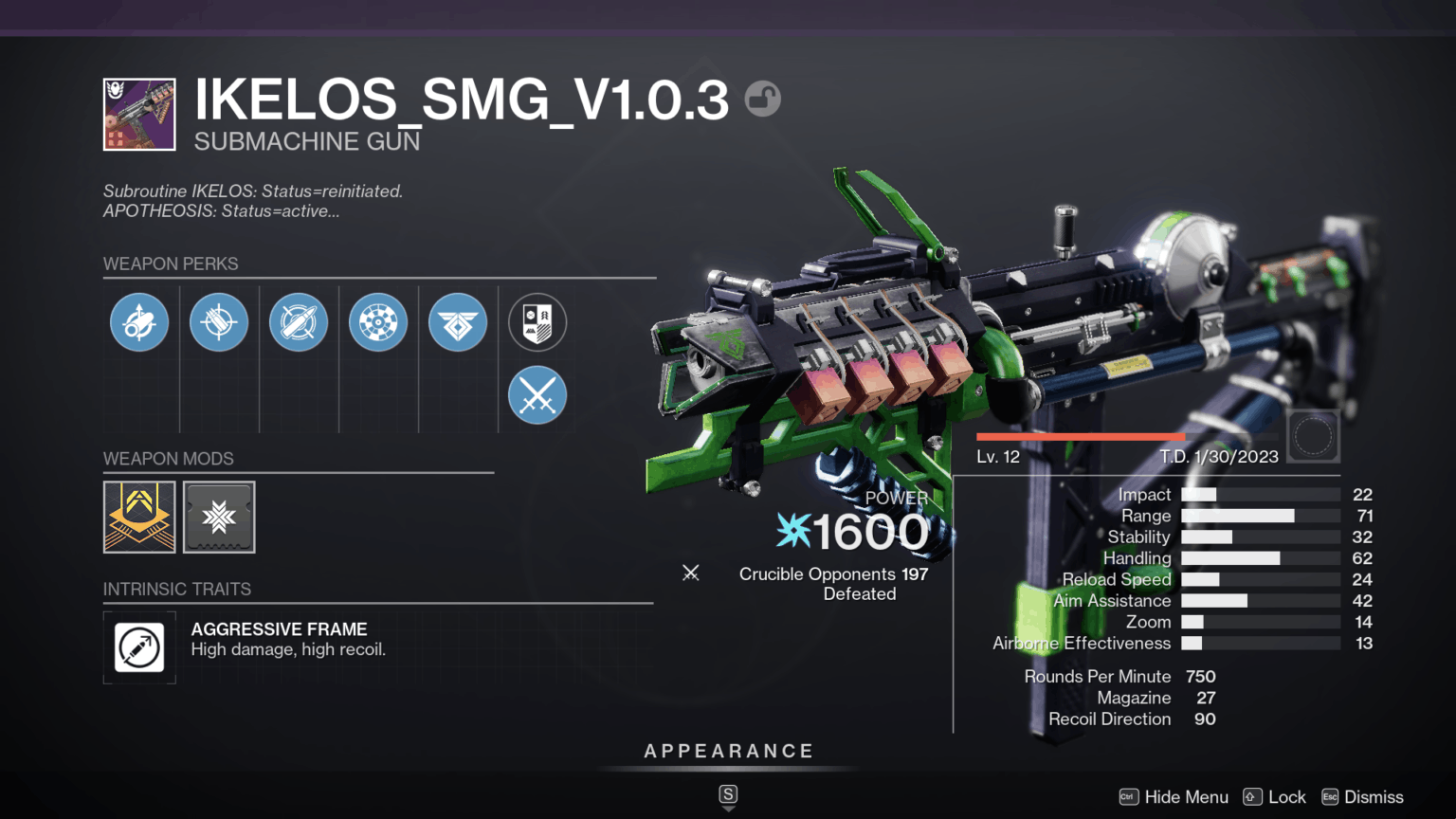Screen dimensions: 1456x819
Task: Open the Appearance tab
Action: 728,751
